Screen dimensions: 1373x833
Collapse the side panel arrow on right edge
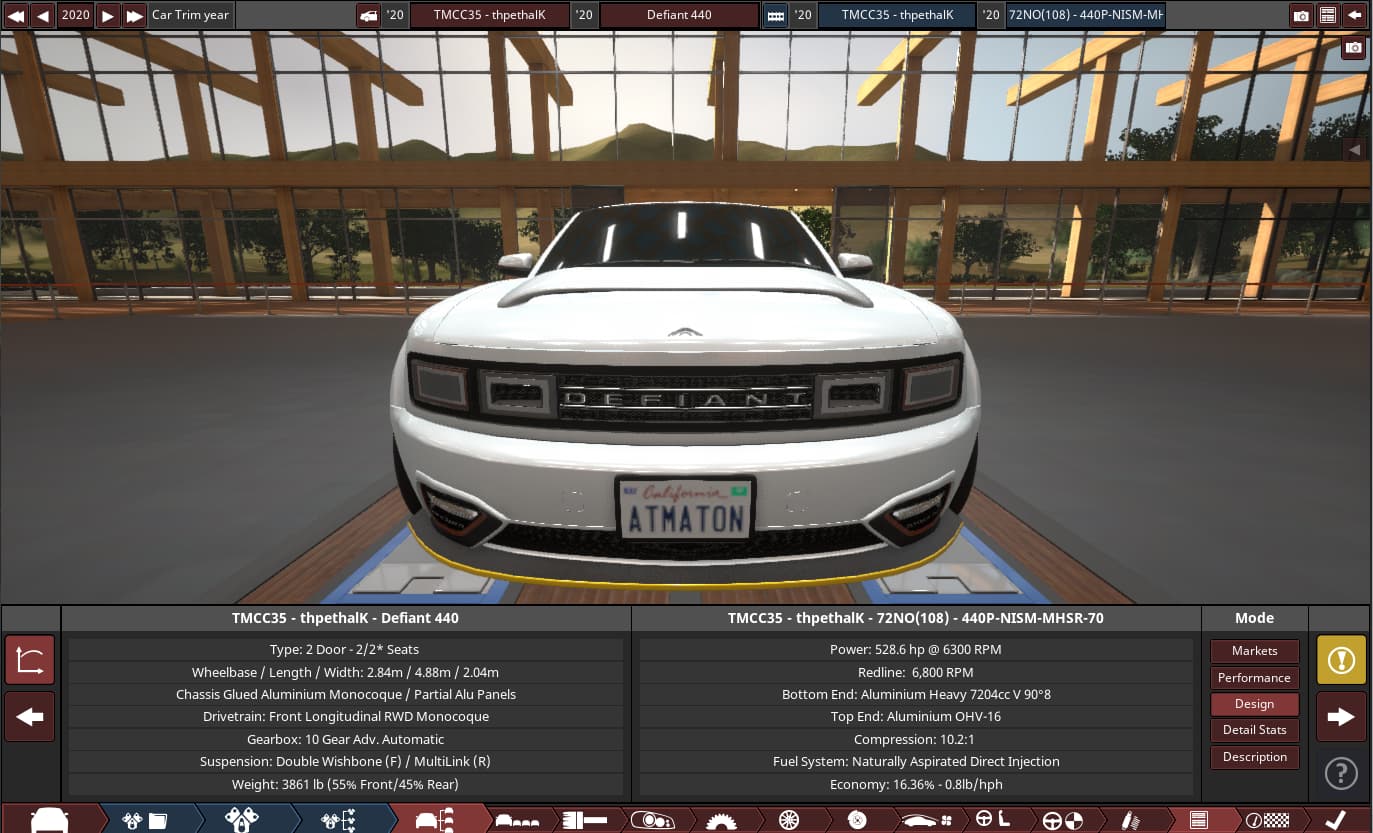pos(1355,149)
